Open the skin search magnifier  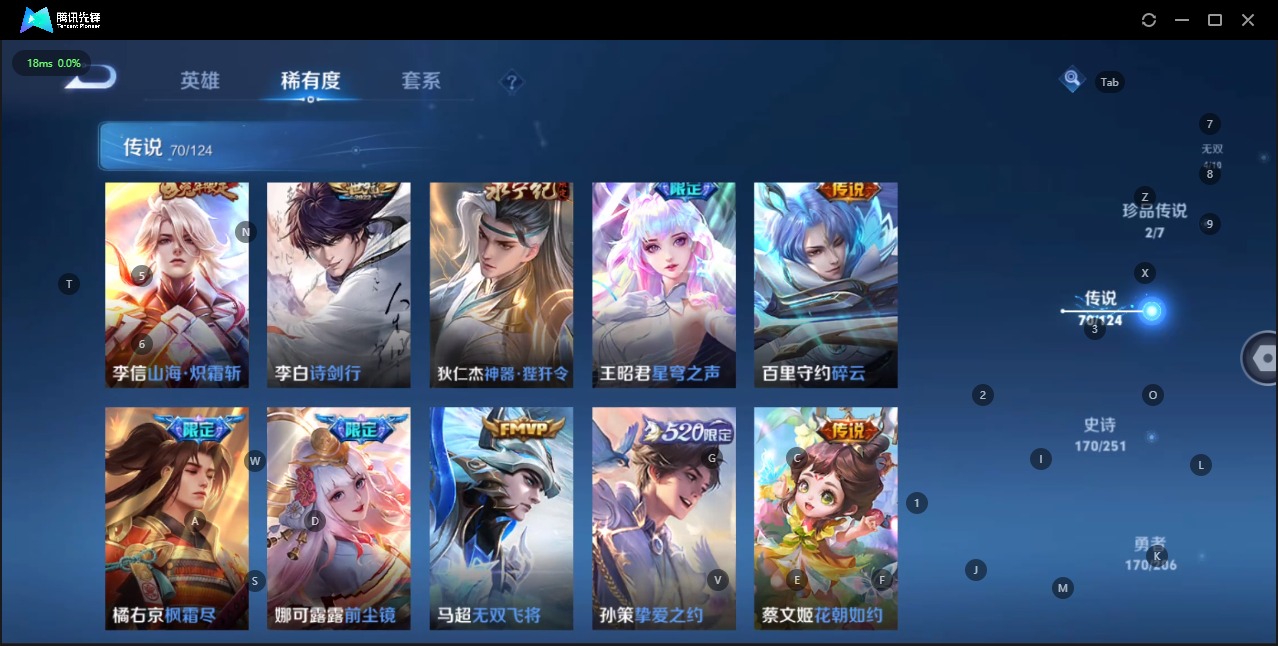pos(1072,78)
